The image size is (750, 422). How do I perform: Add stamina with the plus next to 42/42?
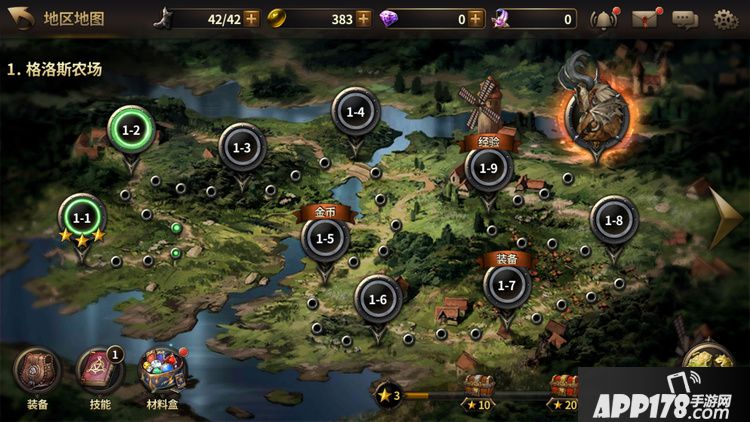251,18
